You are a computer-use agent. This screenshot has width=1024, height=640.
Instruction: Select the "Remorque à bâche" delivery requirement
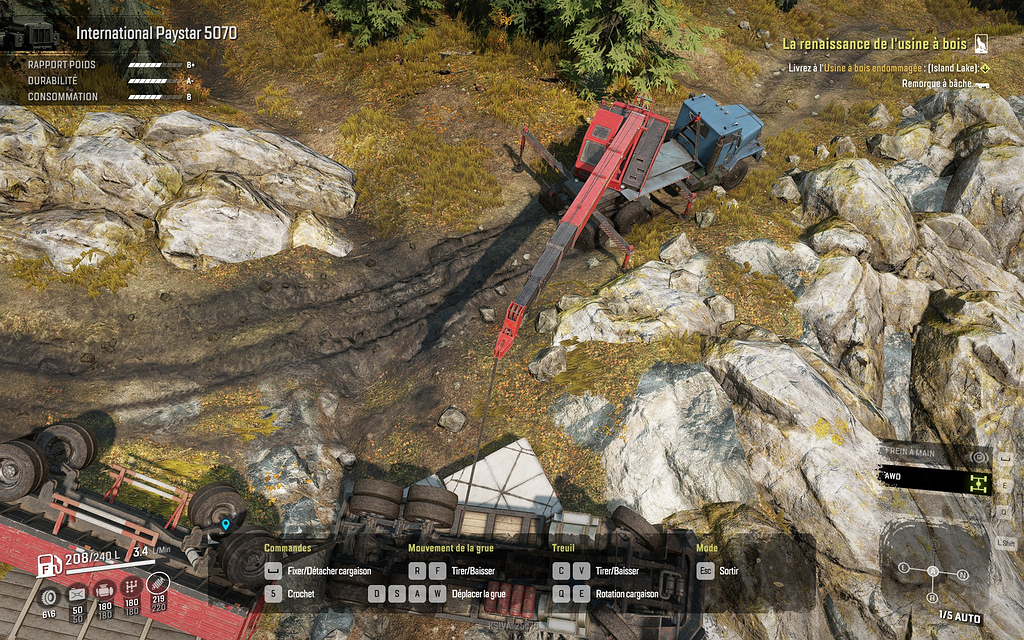click(937, 84)
